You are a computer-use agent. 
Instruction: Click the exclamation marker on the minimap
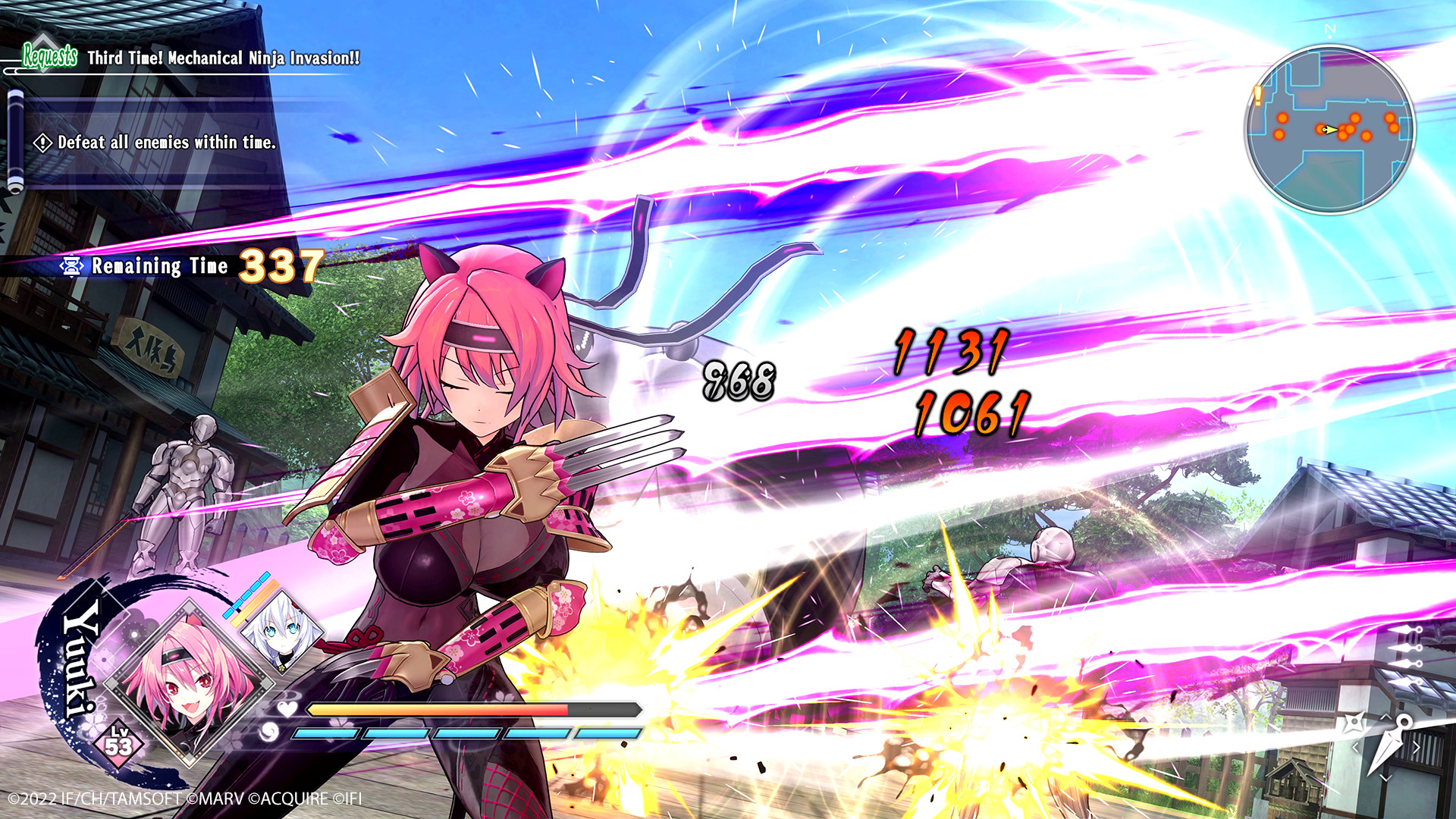coord(1257,96)
